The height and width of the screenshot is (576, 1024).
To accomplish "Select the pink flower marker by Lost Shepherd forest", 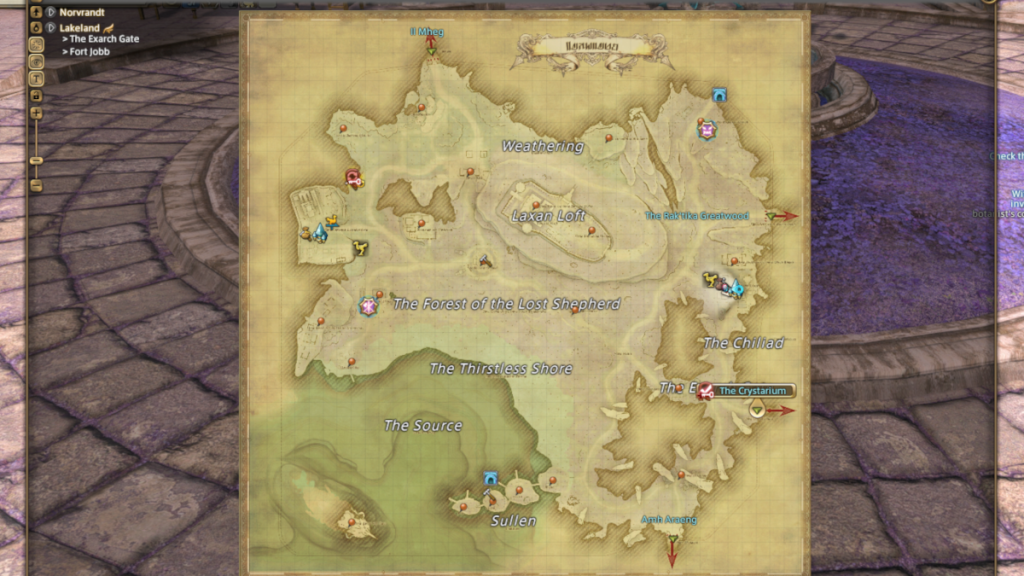I will pos(368,305).
